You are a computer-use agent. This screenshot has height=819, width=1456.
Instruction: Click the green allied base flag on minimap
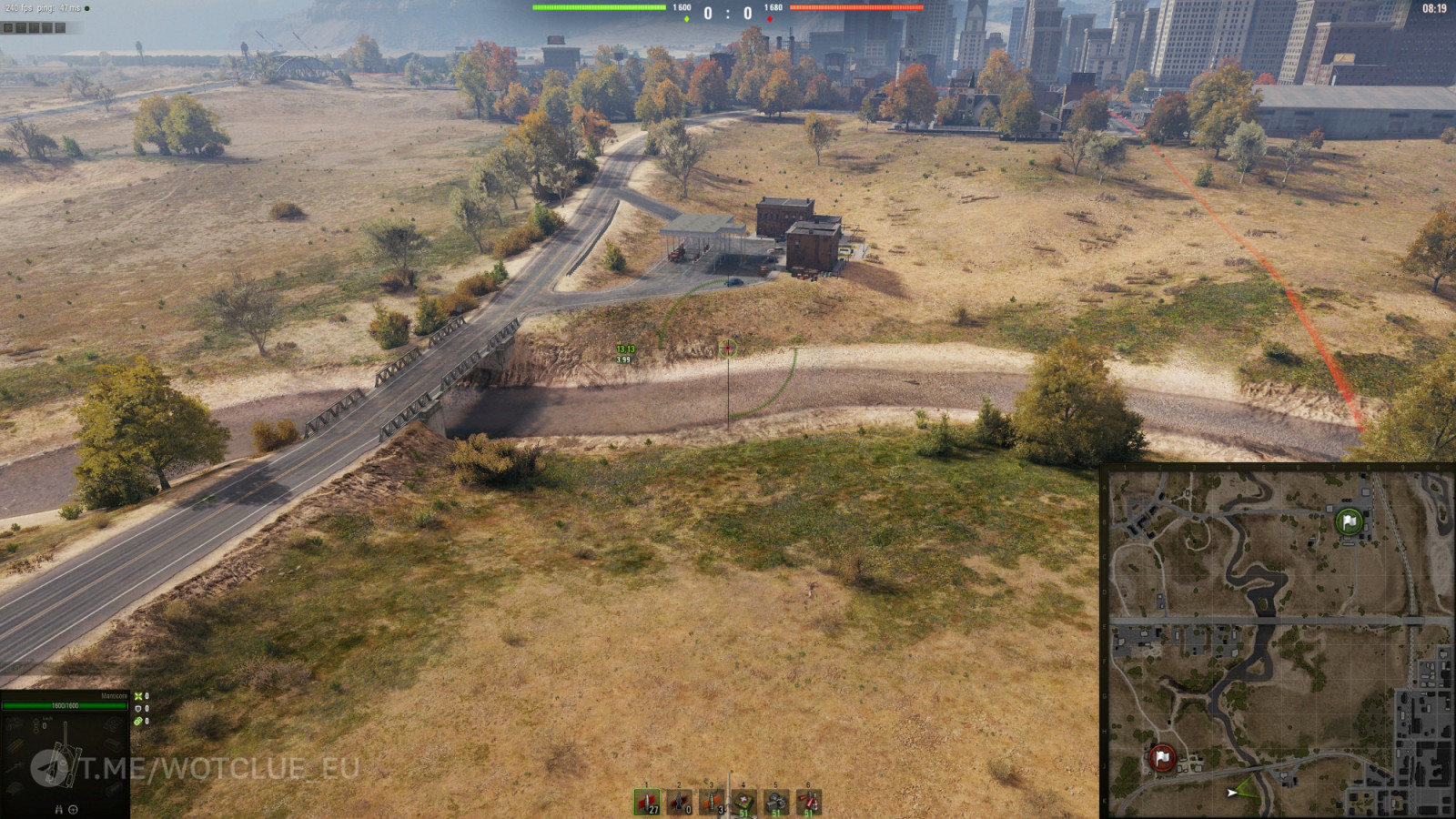tap(1349, 521)
